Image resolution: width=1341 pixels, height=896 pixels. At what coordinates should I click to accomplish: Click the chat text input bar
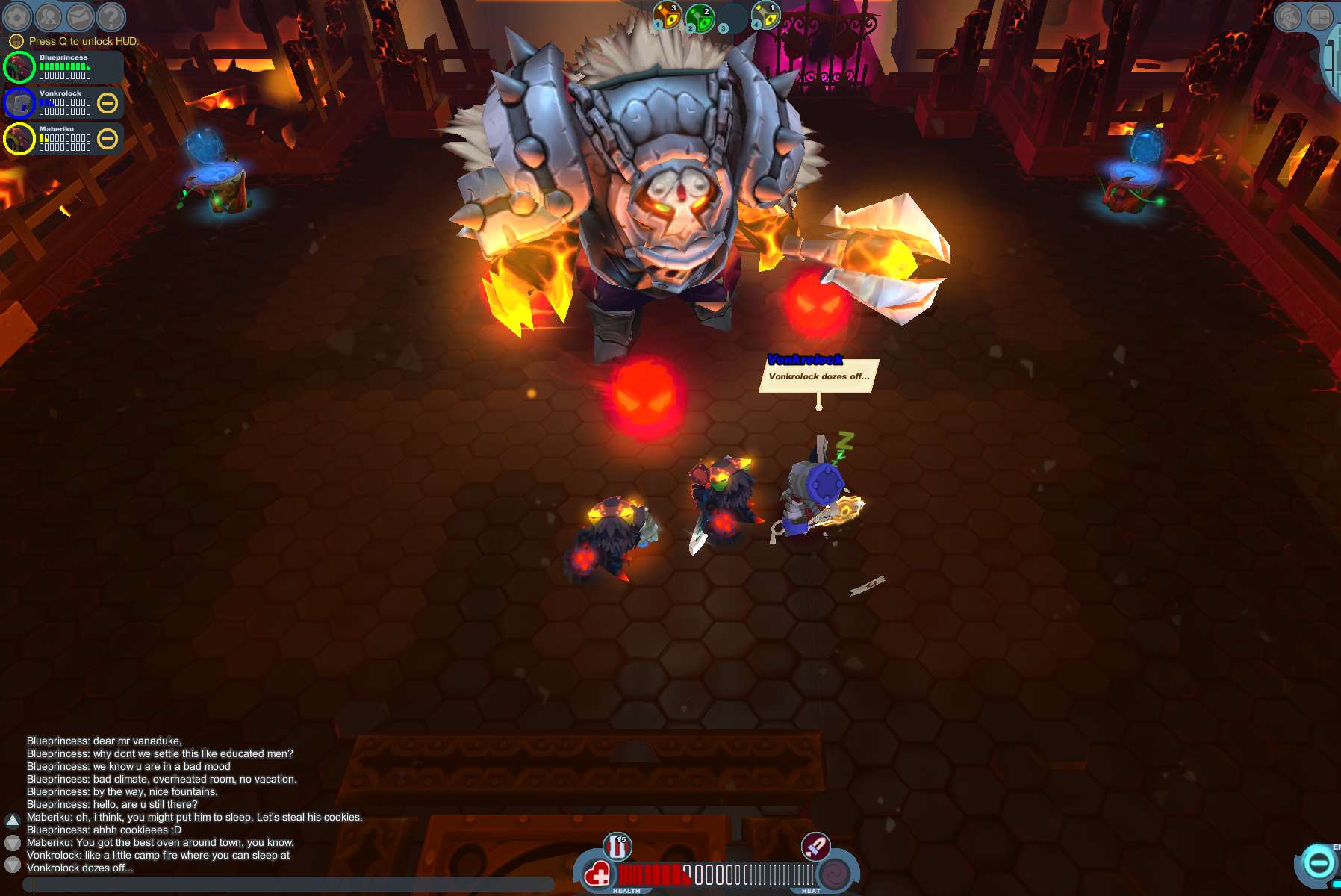tap(291, 884)
